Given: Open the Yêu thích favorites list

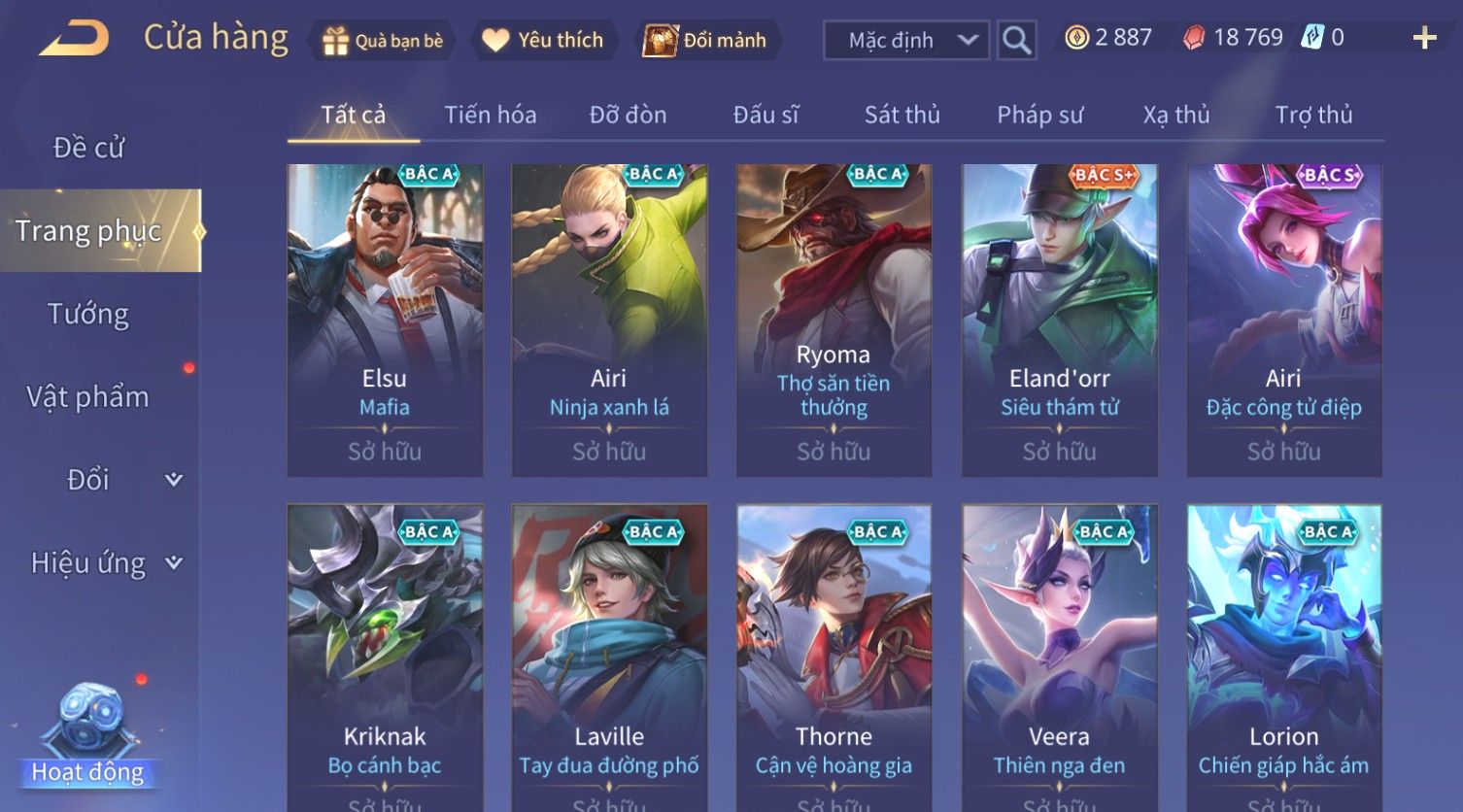Looking at the screenshot, I should pos(544,41).
